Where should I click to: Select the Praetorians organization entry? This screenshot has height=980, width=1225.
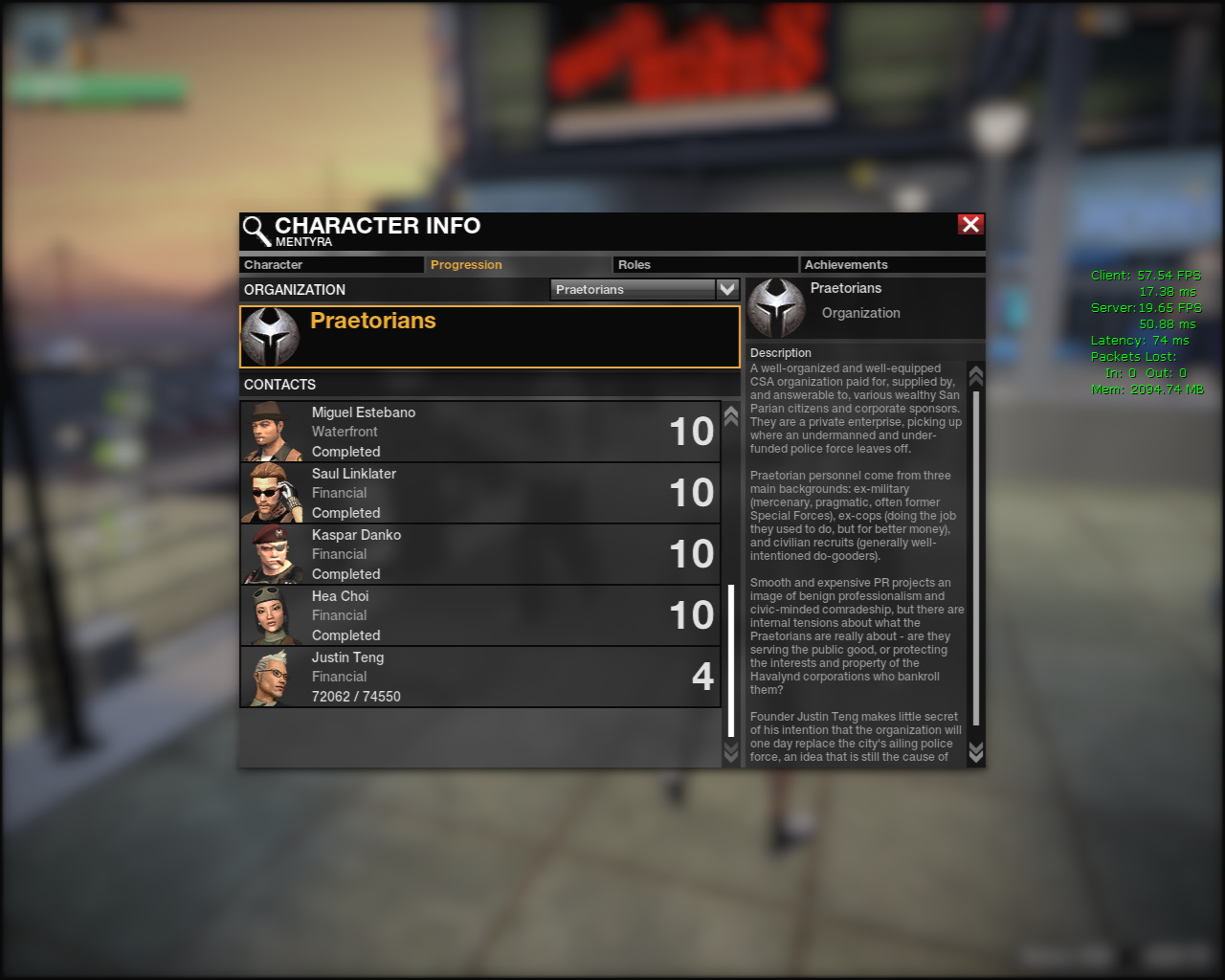489,336
